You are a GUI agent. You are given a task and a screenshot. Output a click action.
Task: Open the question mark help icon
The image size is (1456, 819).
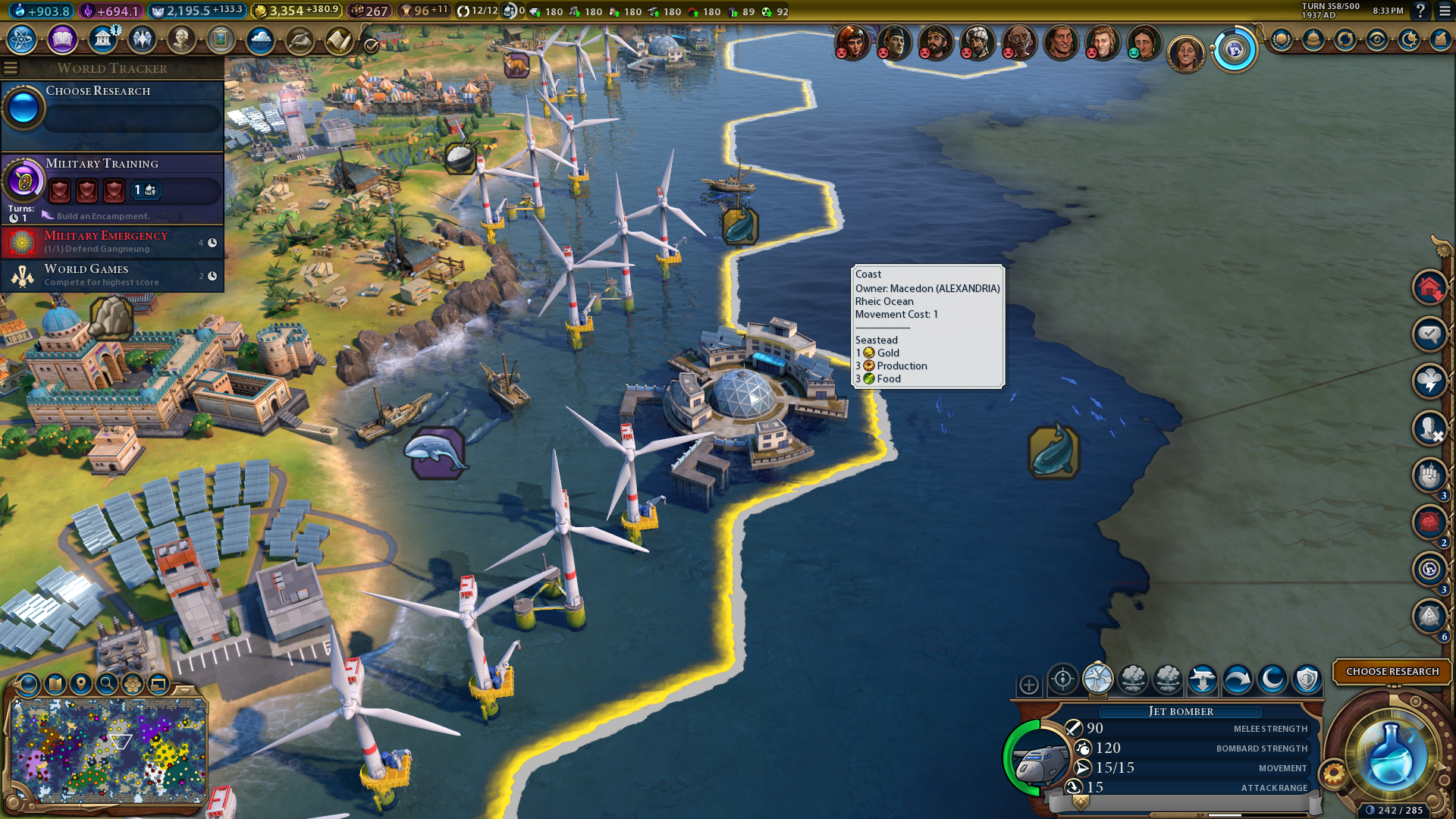(x=1420, y=11)
